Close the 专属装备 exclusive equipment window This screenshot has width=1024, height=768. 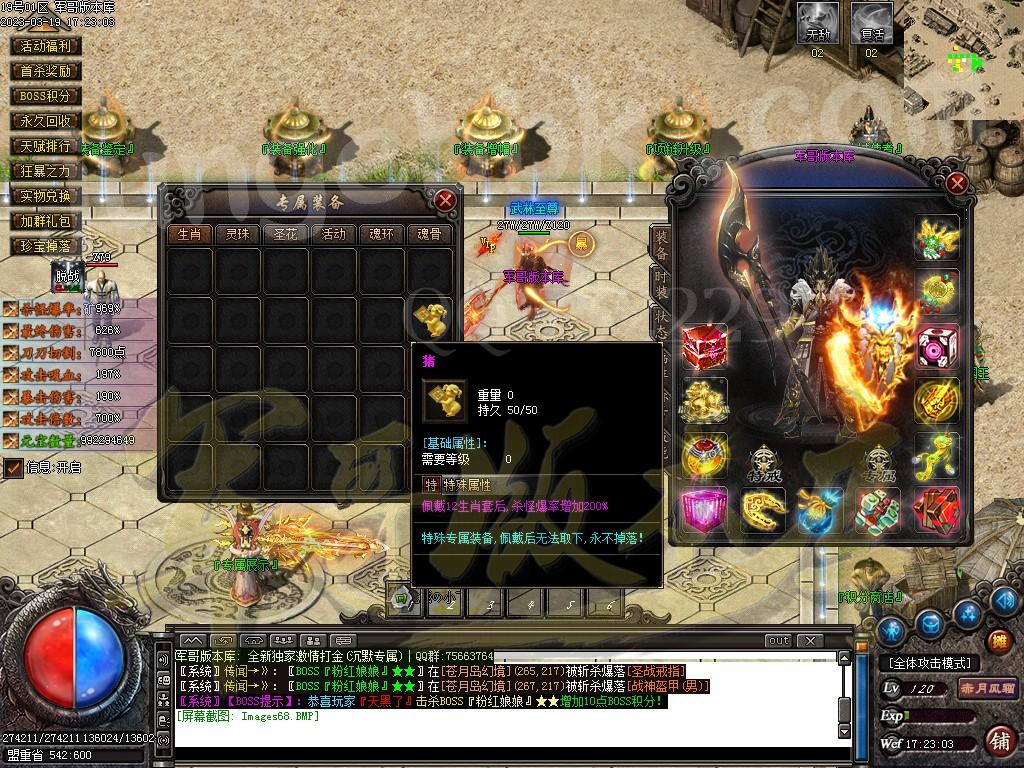446,200
